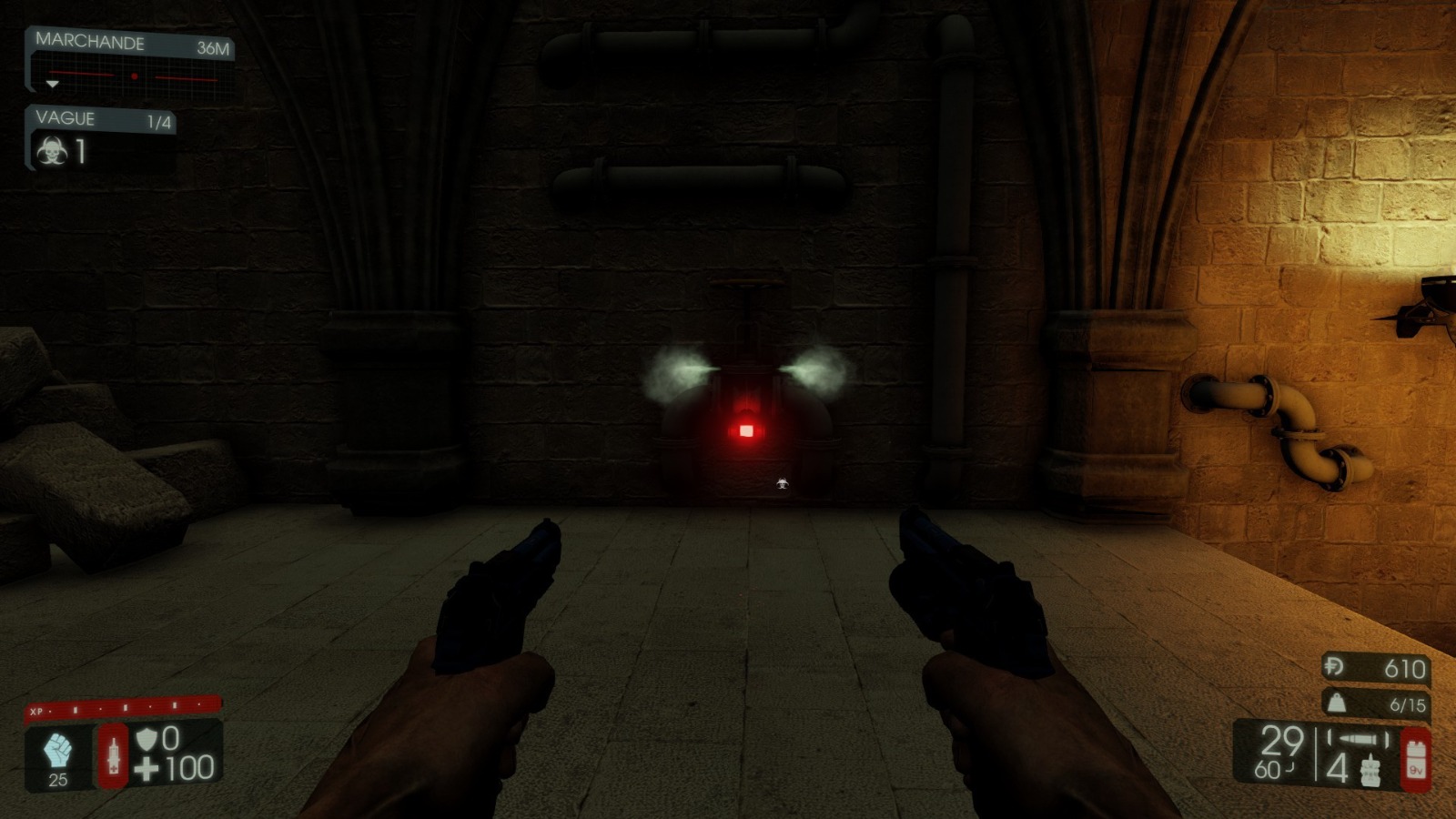The height and width of the screenshot is (819, 1456).
Task: Click the spare magazine icon next to 4
Action: pyautogui.click(x=1370, y=769)
